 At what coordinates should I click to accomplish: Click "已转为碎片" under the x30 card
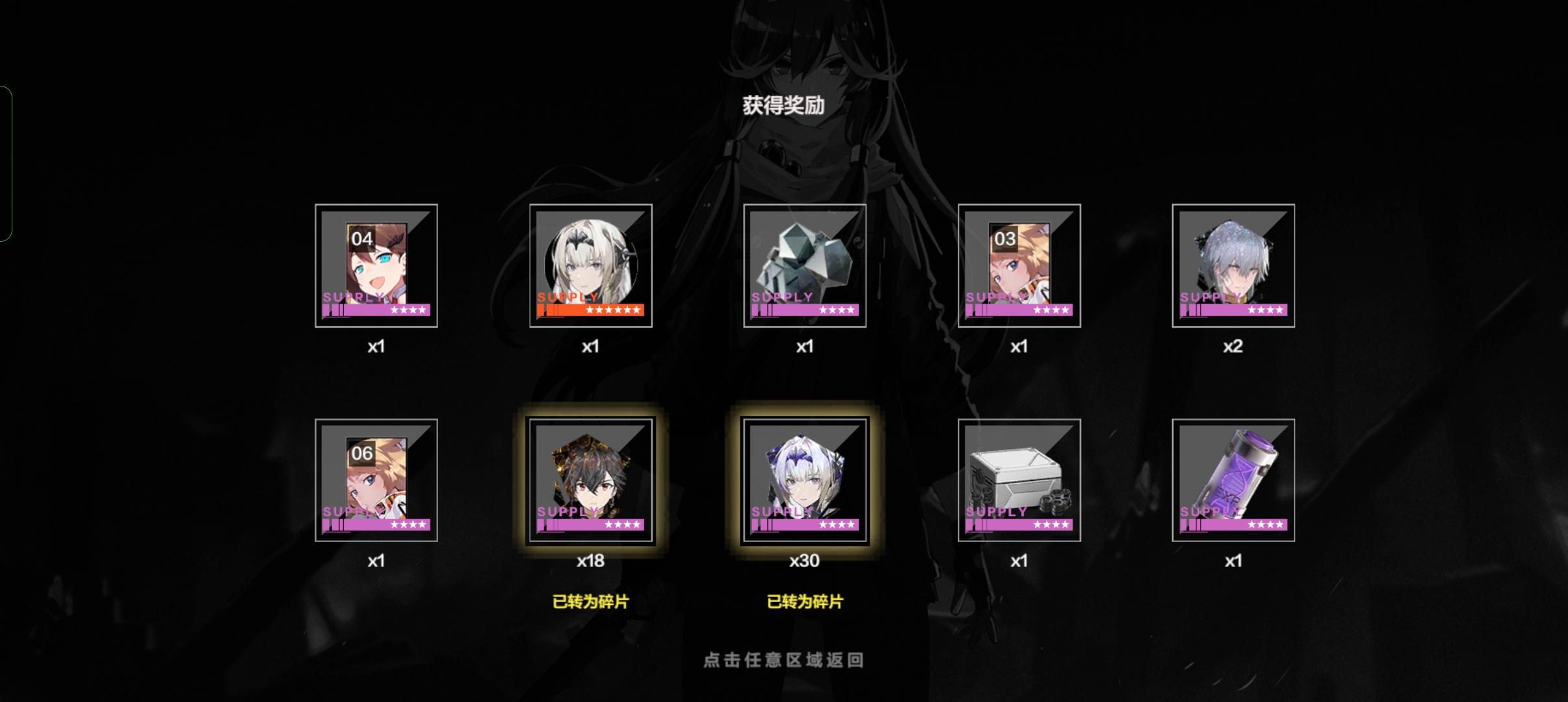click(x=806, y=603)
